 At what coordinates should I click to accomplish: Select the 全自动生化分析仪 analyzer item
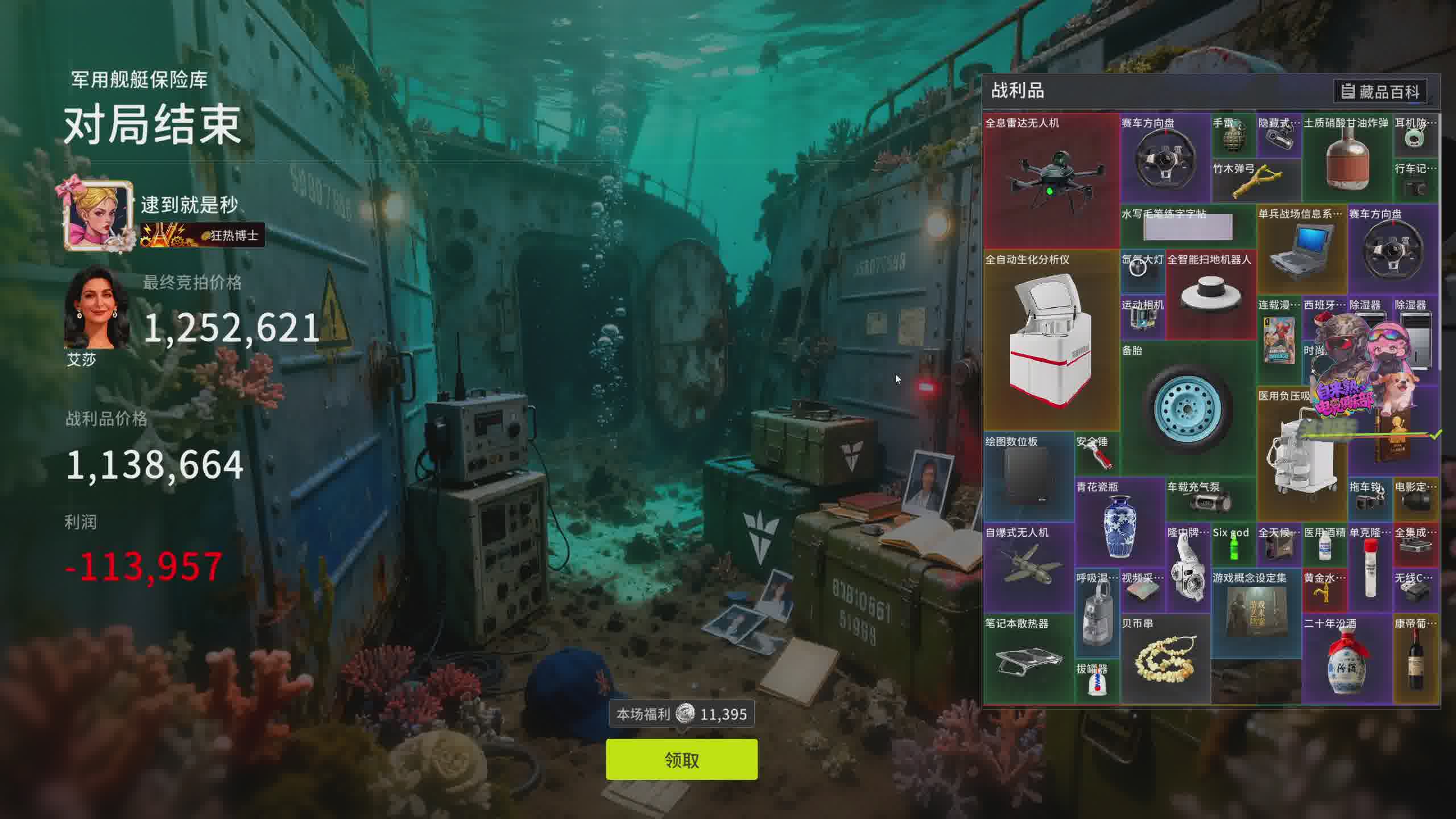coord(1051,340)
